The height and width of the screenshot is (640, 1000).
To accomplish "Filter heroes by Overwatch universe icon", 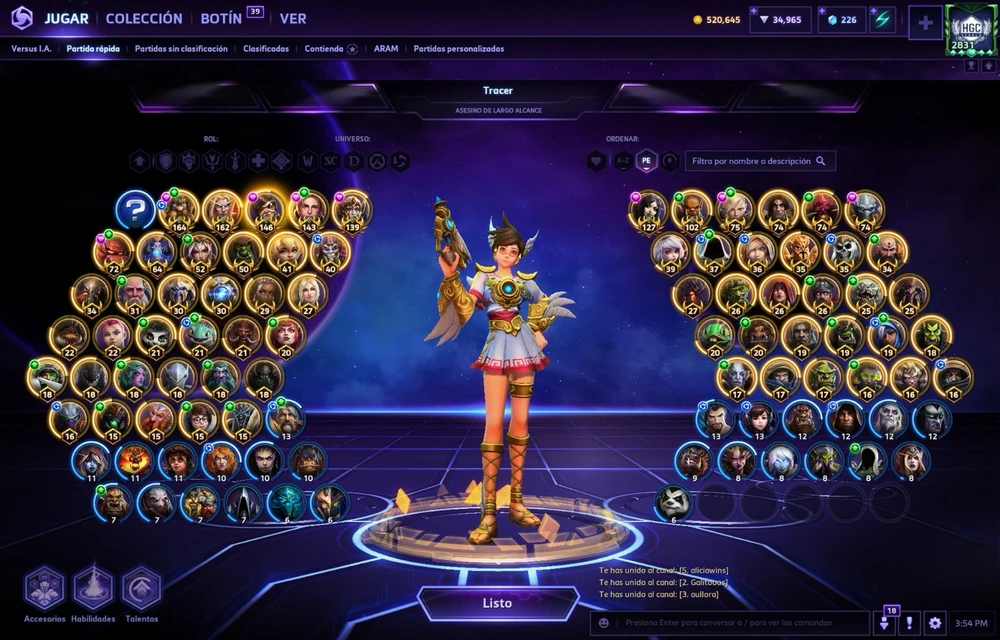I will [x=377, y=161].
